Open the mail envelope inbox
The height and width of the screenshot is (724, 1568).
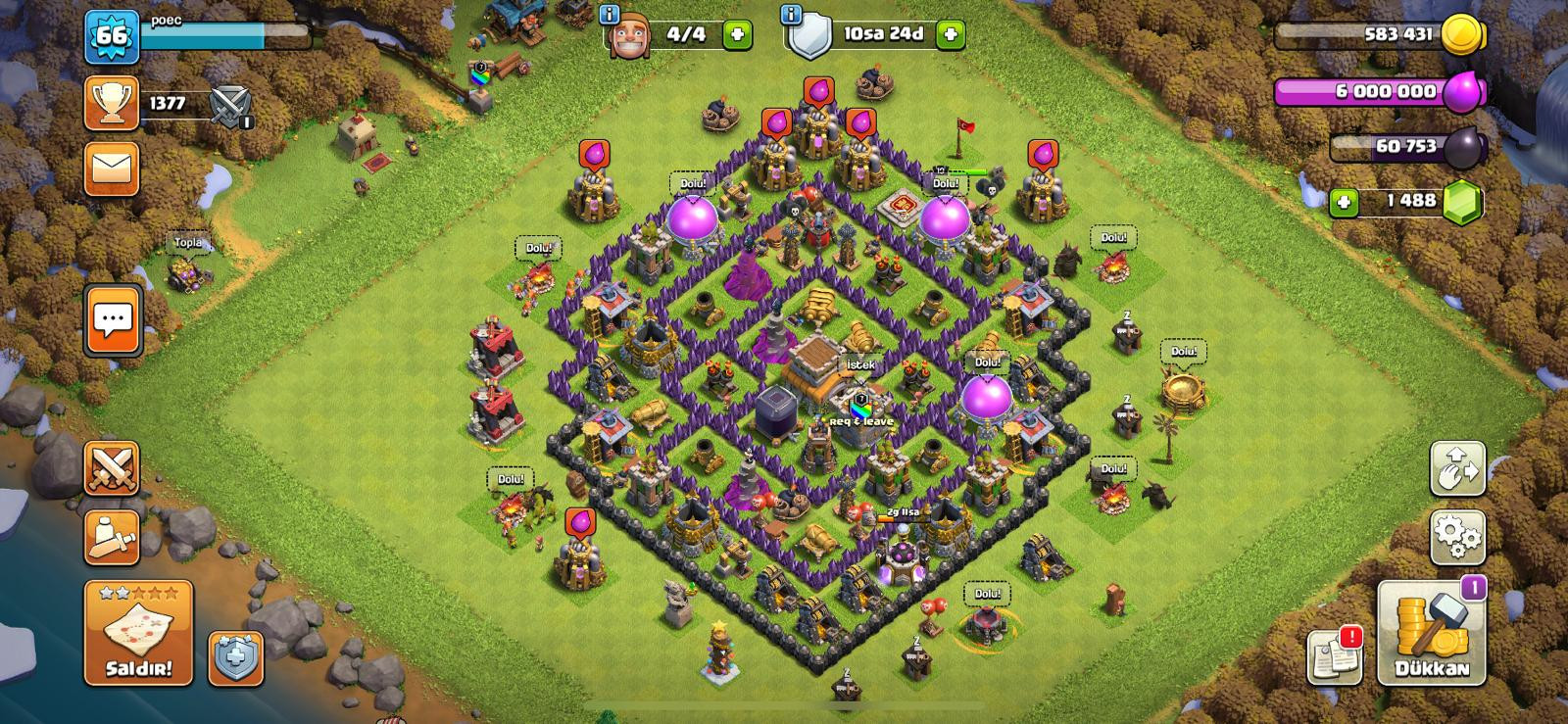pos(112,169)
